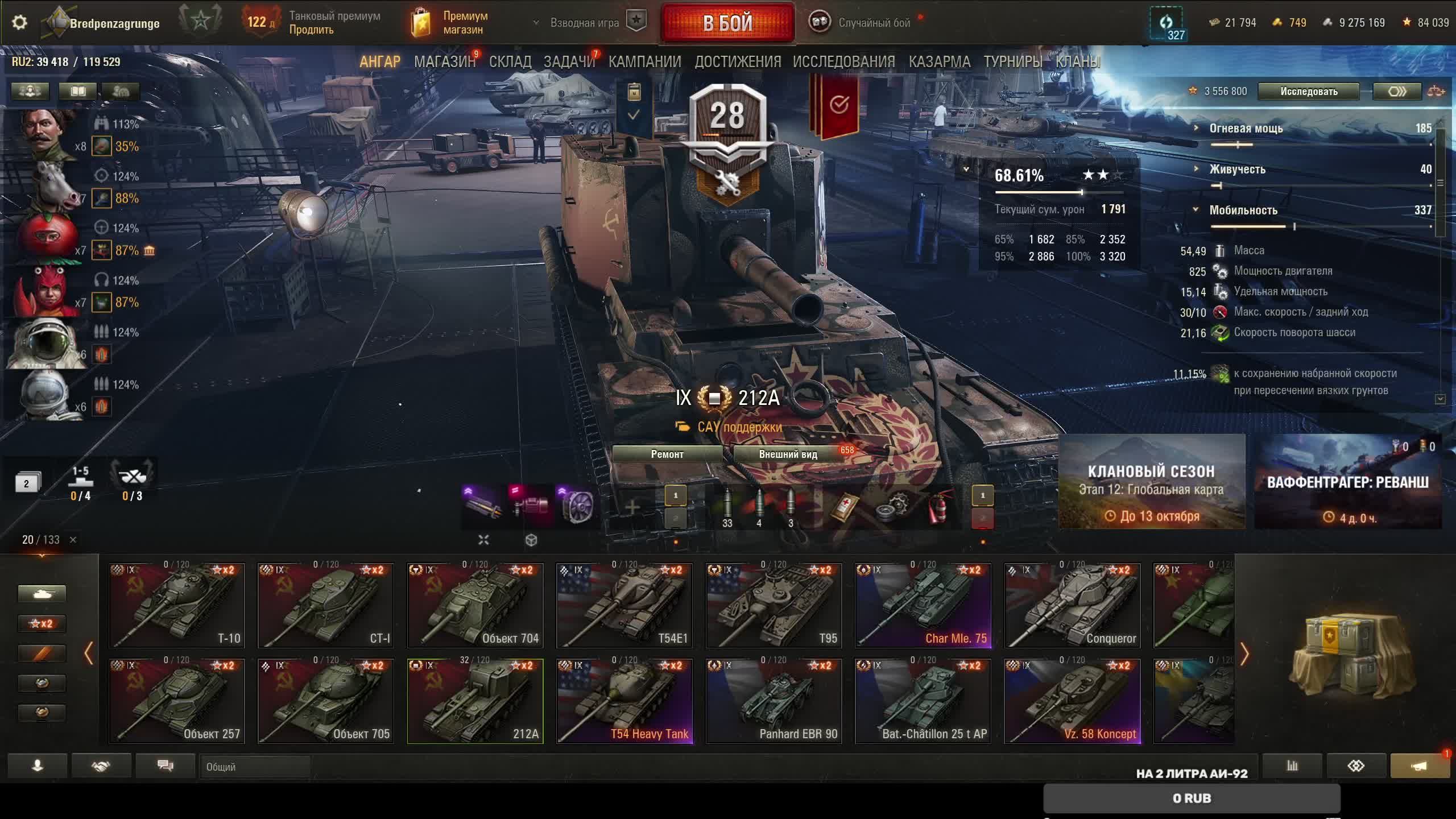Open the КЛАНЫ tab
This screenshot has height=819, width=1456.
(x=1078, y=61)
